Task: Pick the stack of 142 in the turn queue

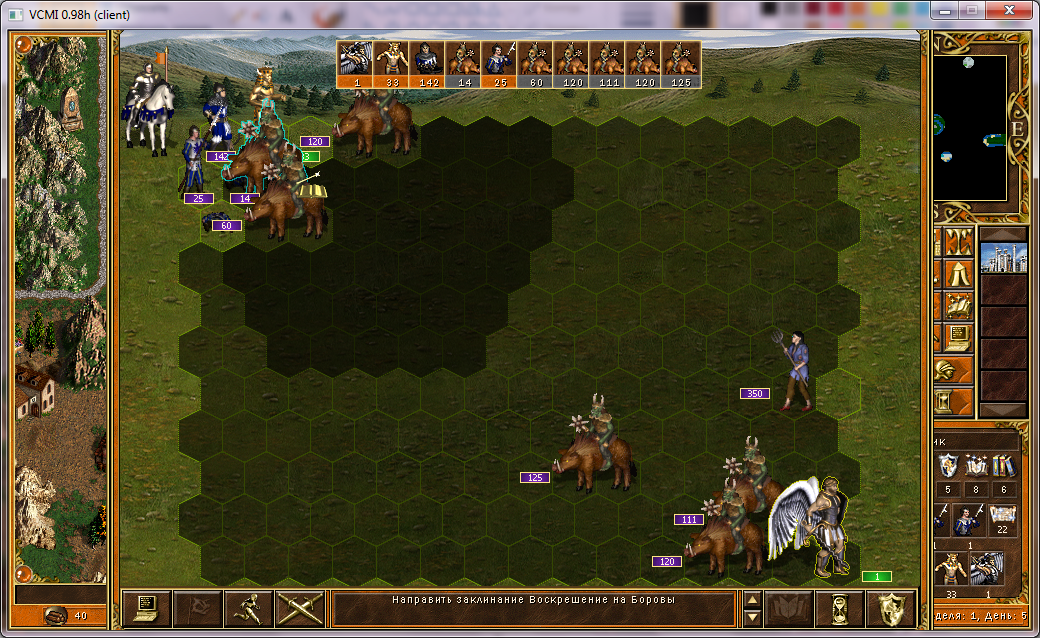Action: (427, 64)
